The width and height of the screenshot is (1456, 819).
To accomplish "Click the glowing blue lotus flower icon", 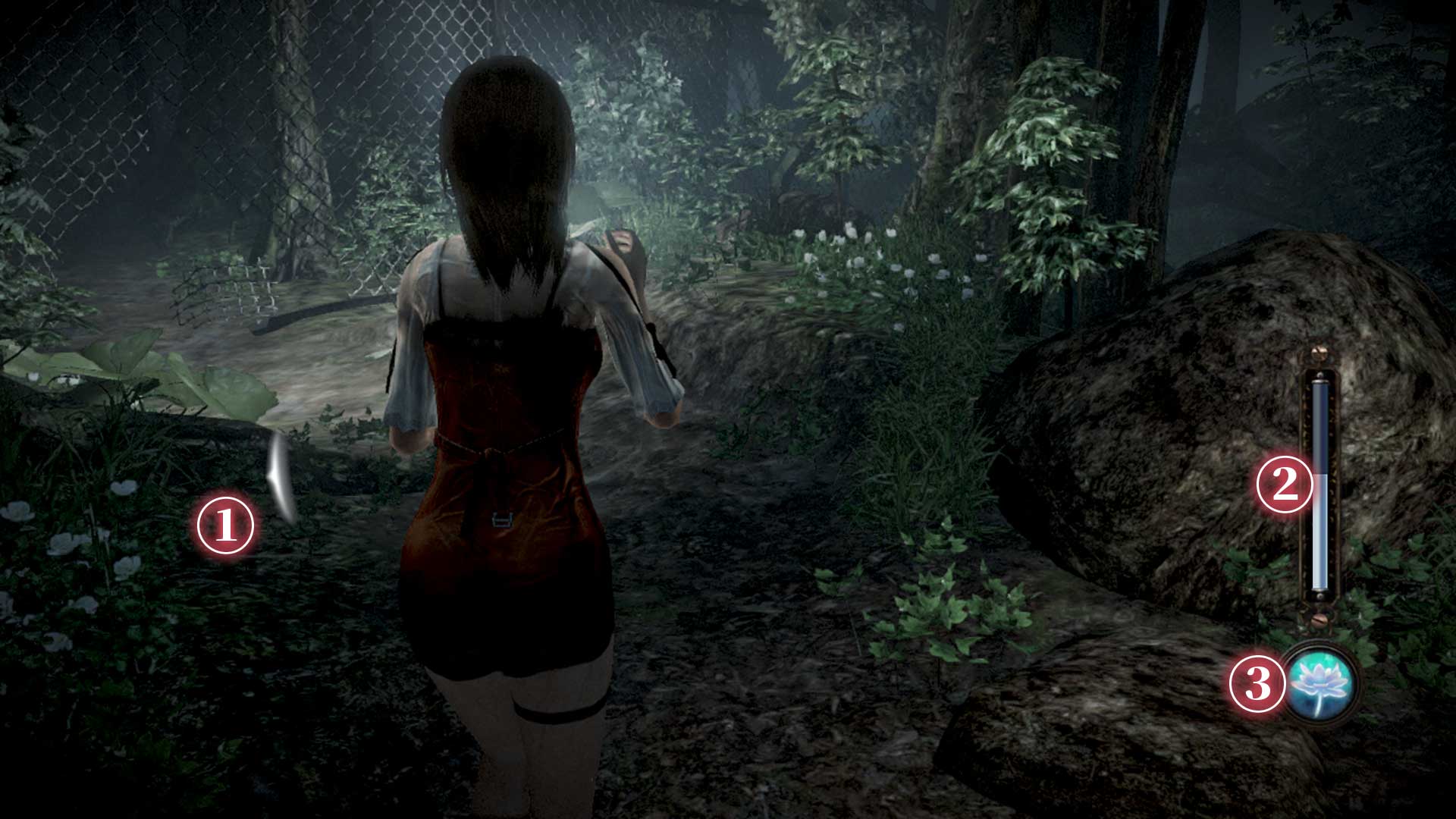I will [1322, 683].
